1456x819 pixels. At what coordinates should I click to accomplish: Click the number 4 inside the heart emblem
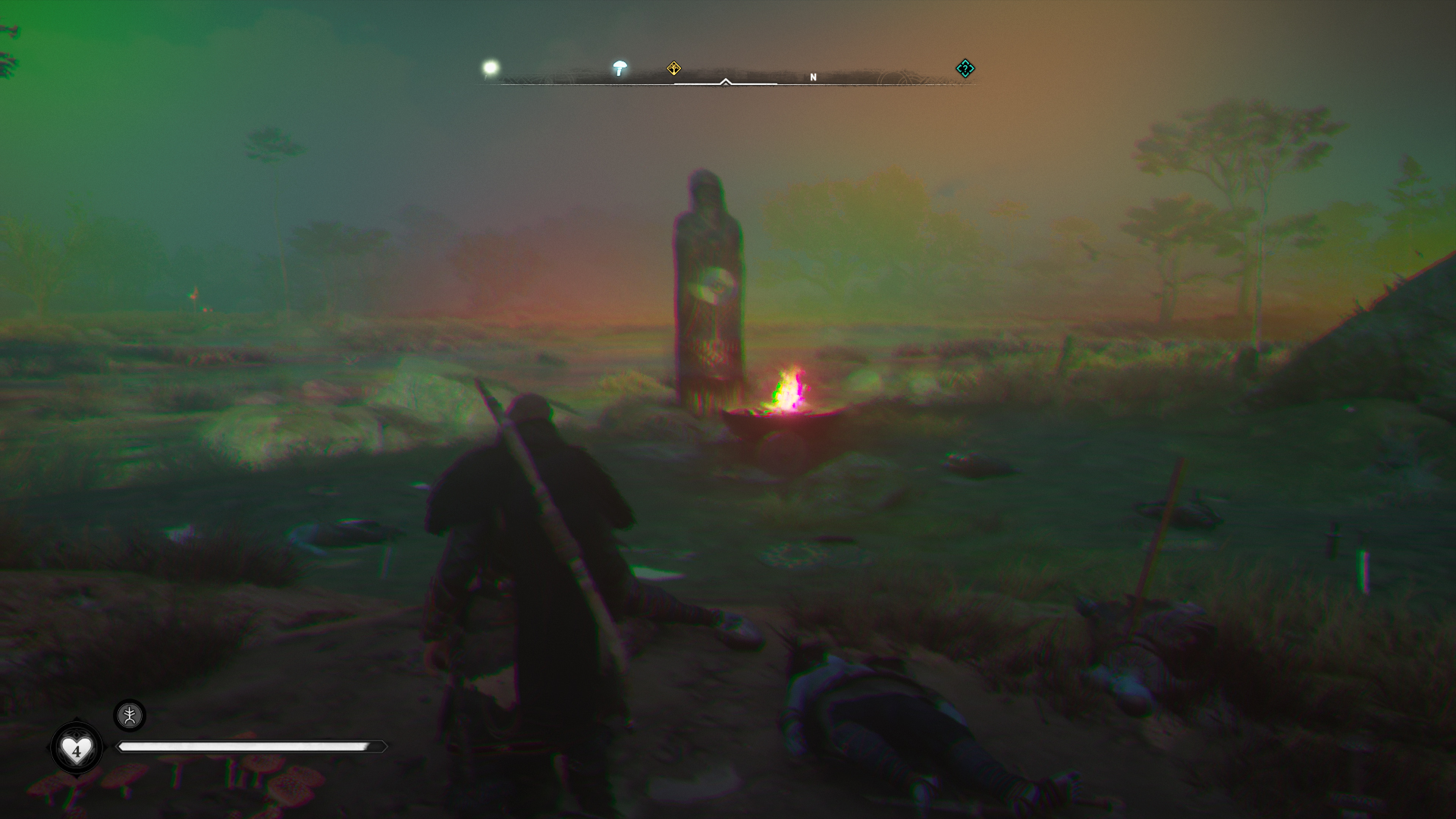pos(77,752)
